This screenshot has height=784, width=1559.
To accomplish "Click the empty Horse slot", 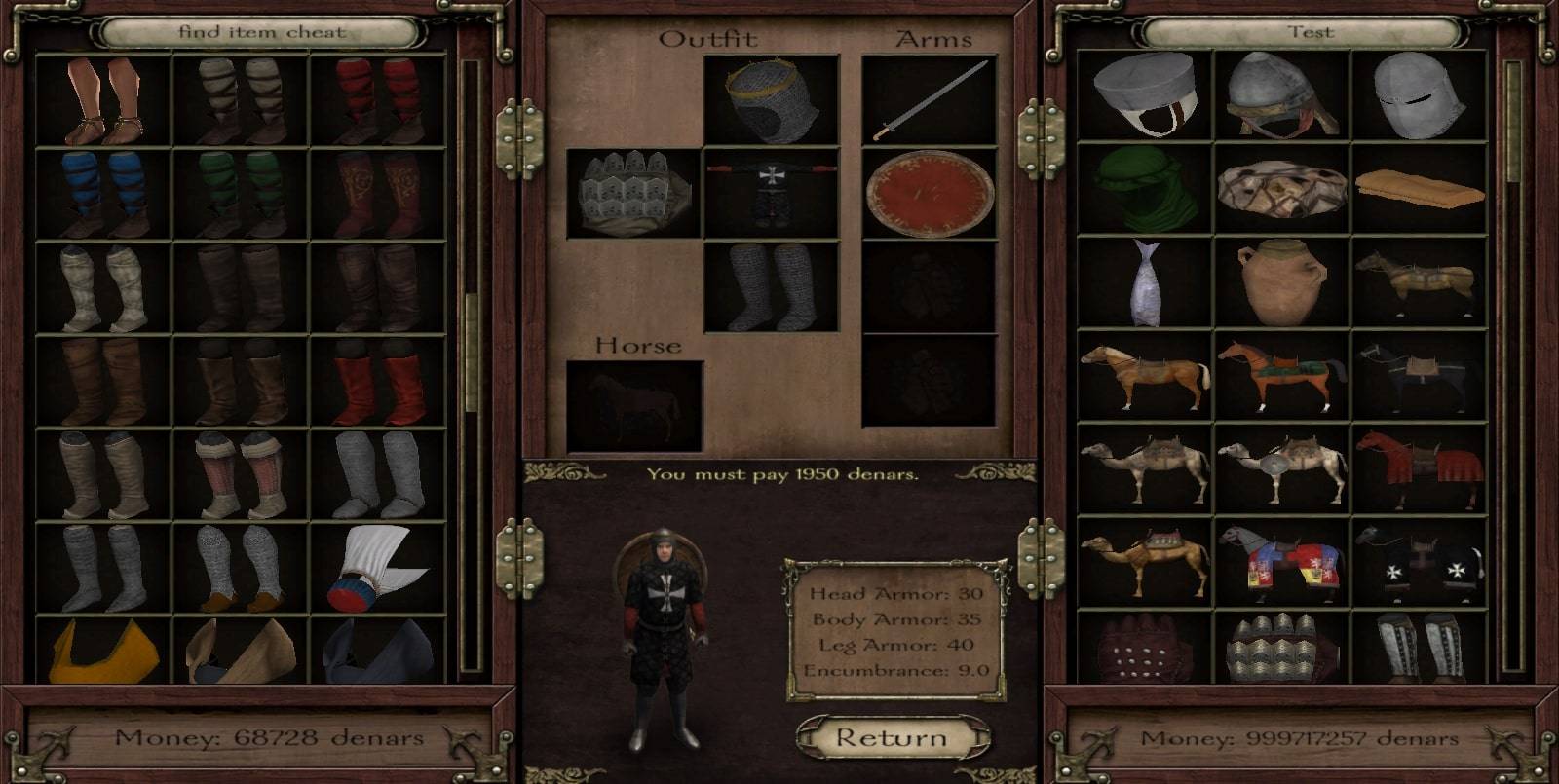I will 634,406.
